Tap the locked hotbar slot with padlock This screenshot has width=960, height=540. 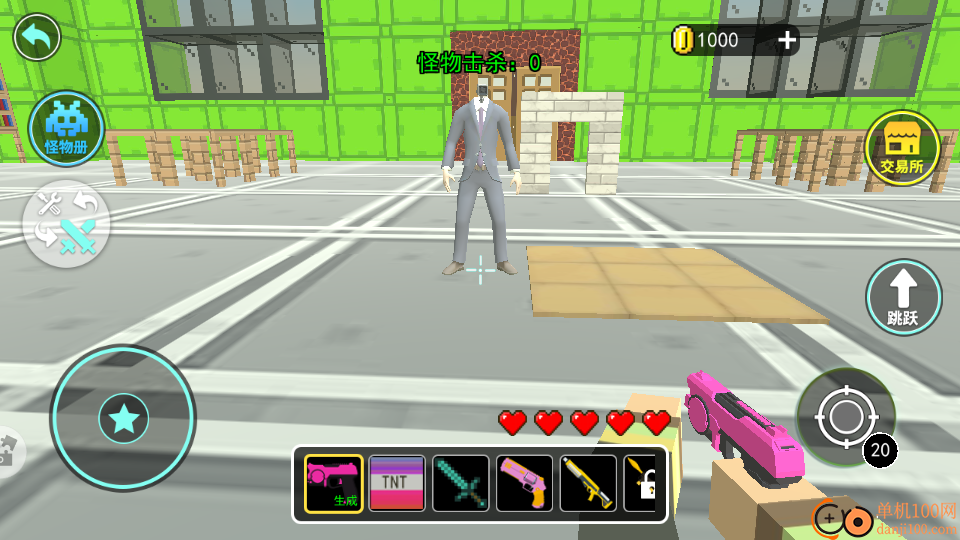(x=641, y=484)
